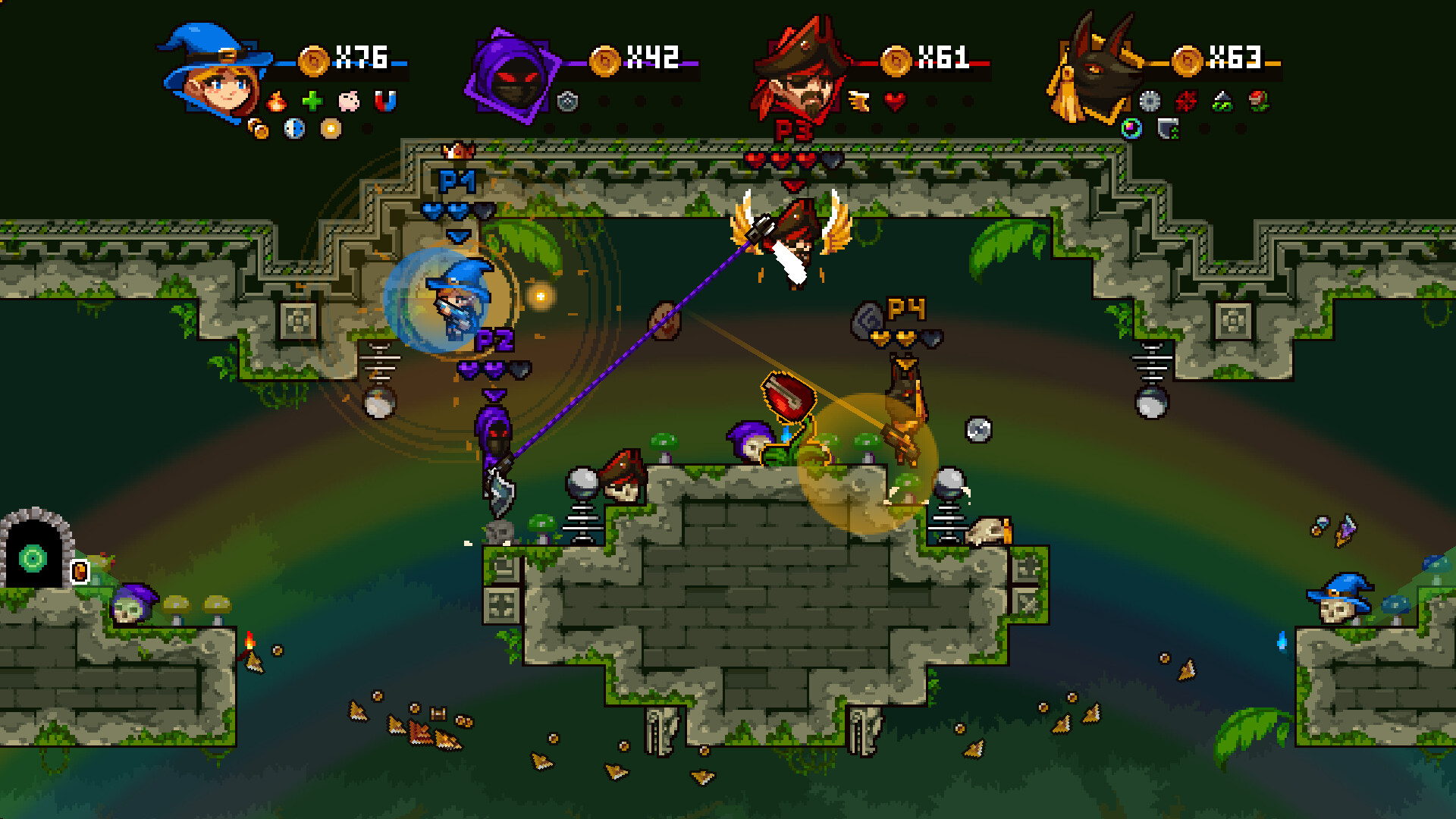1456x819 pixels.
Task: Select the rose power-up in P4's row
Action: point(1258,99)
